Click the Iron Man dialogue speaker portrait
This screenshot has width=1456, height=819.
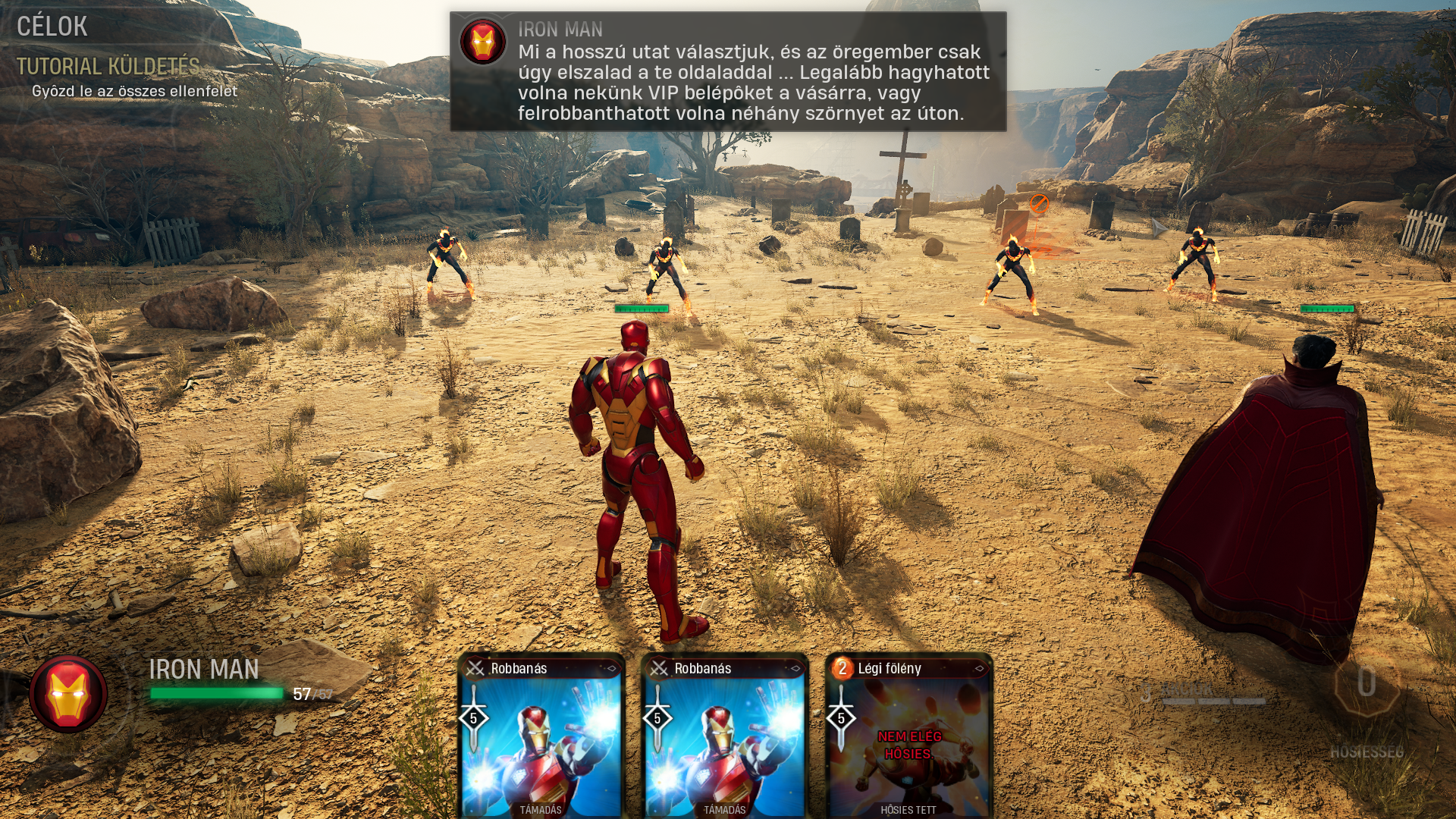pos(483,41)
